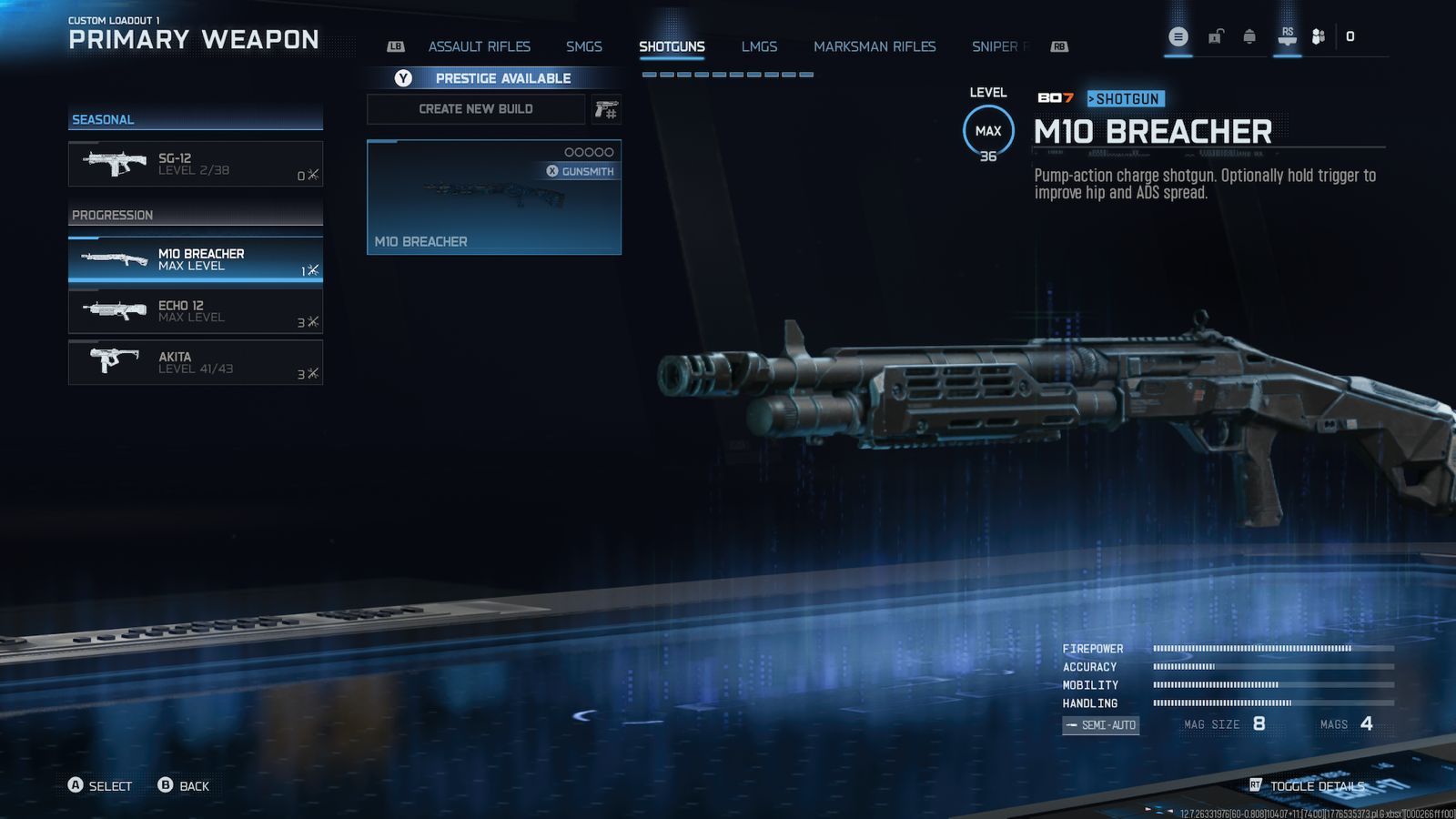Open the main menu icon in top bar

[x=1178, y=37]
